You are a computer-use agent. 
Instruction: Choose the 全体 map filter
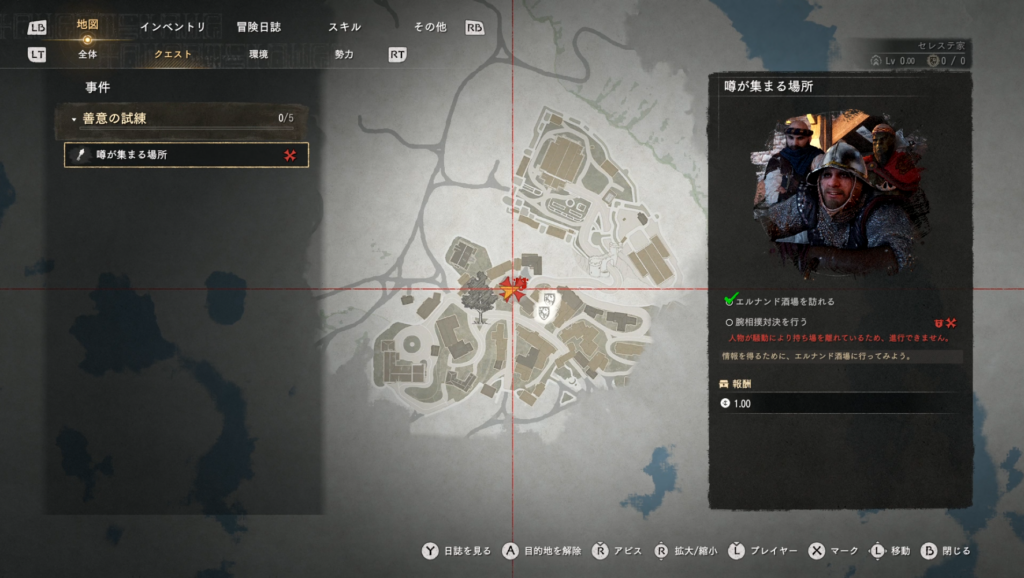[87, 54]
